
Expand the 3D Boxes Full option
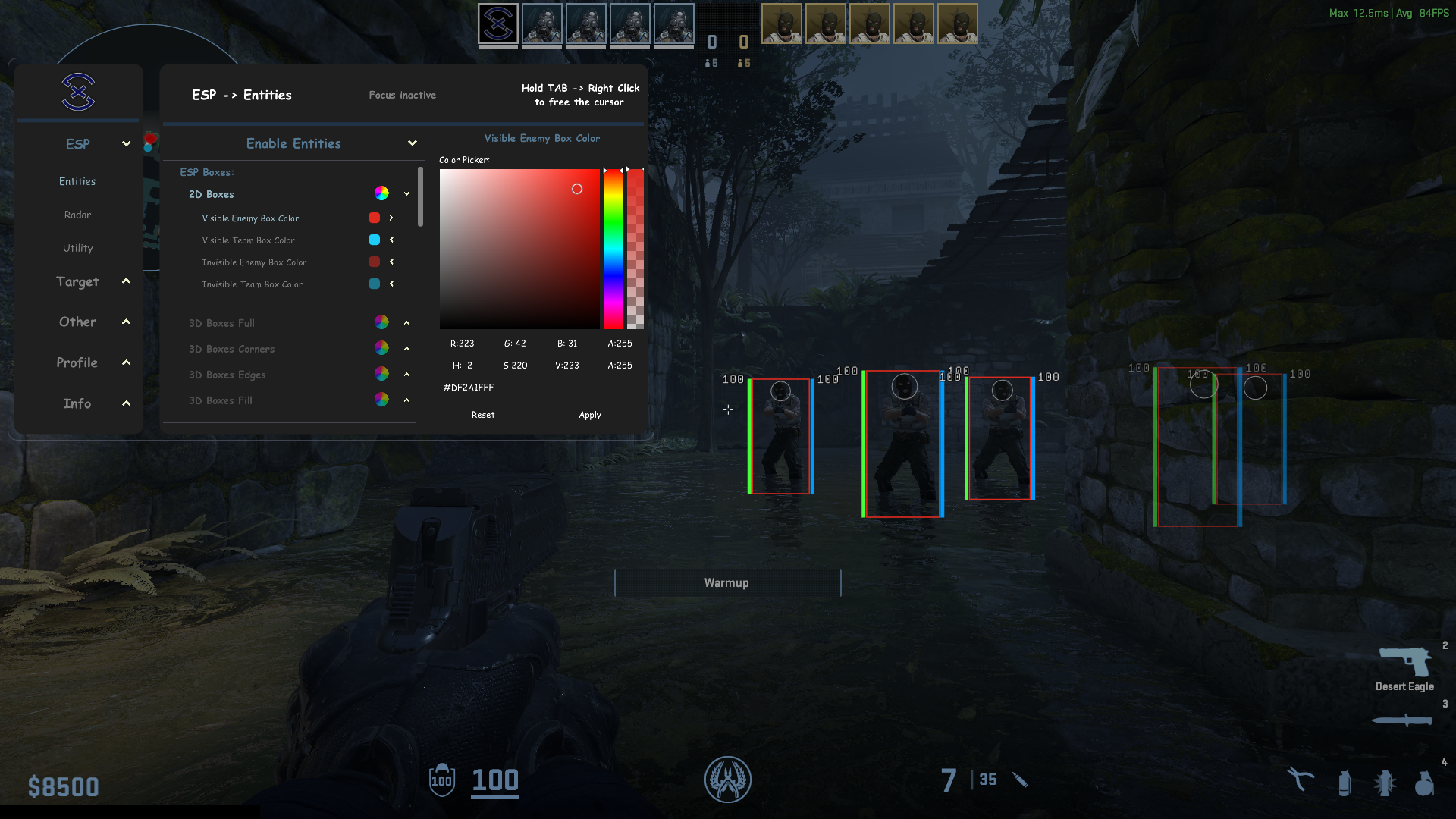pyautogui.click(x=406, y=323)
